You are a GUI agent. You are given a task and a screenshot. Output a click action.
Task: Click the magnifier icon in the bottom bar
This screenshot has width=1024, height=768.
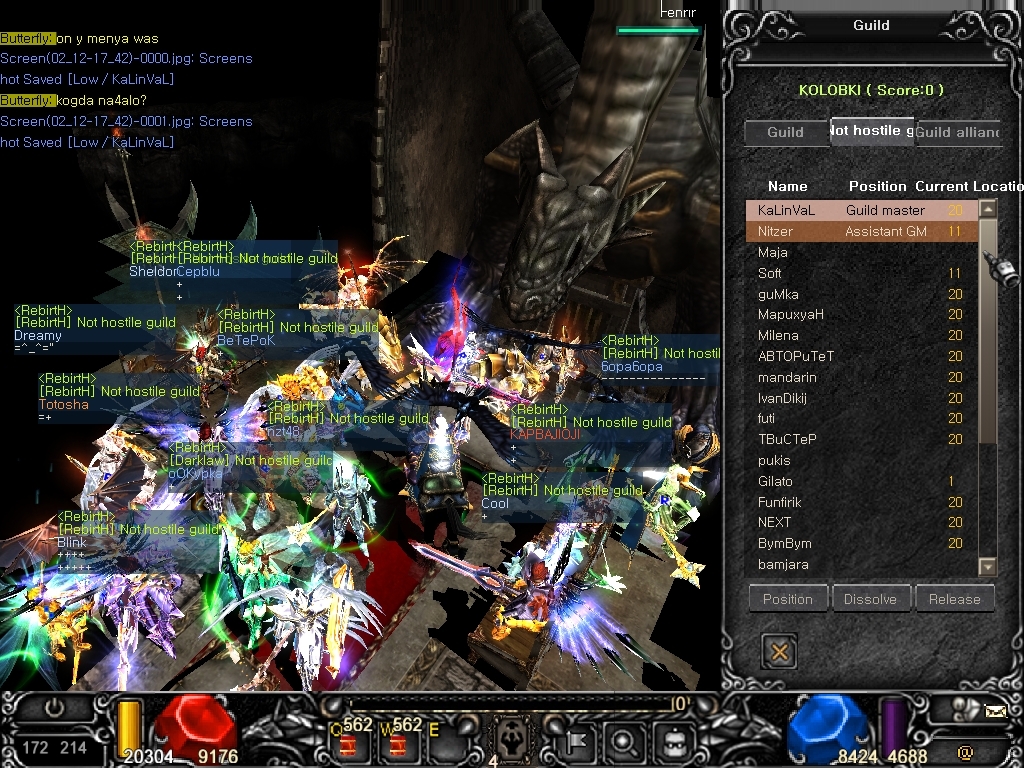(x=623, y=742)
